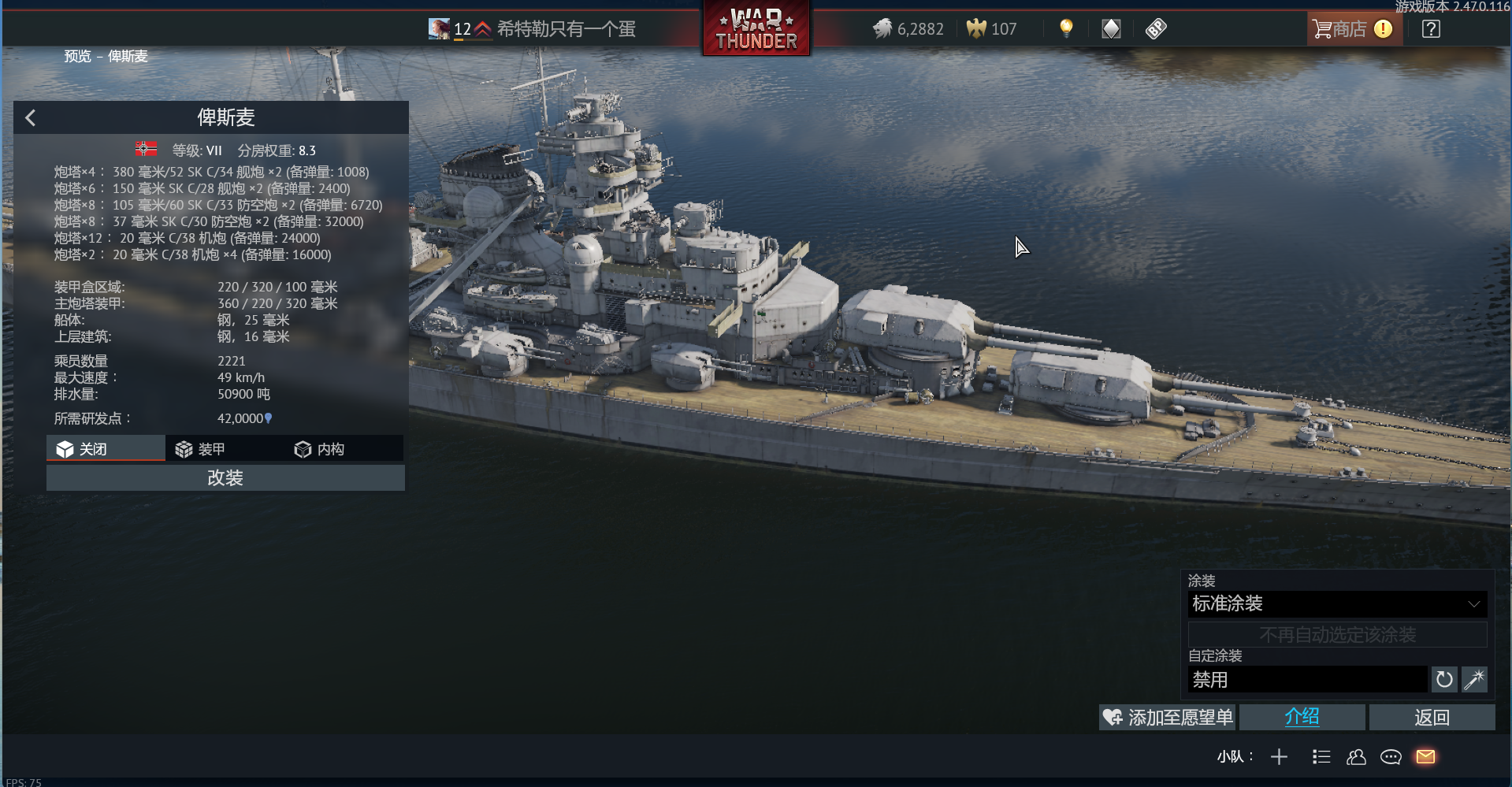Open the player profile 希特勒只有一个蛋
1512x787 pixels.
tap(566, 29)
